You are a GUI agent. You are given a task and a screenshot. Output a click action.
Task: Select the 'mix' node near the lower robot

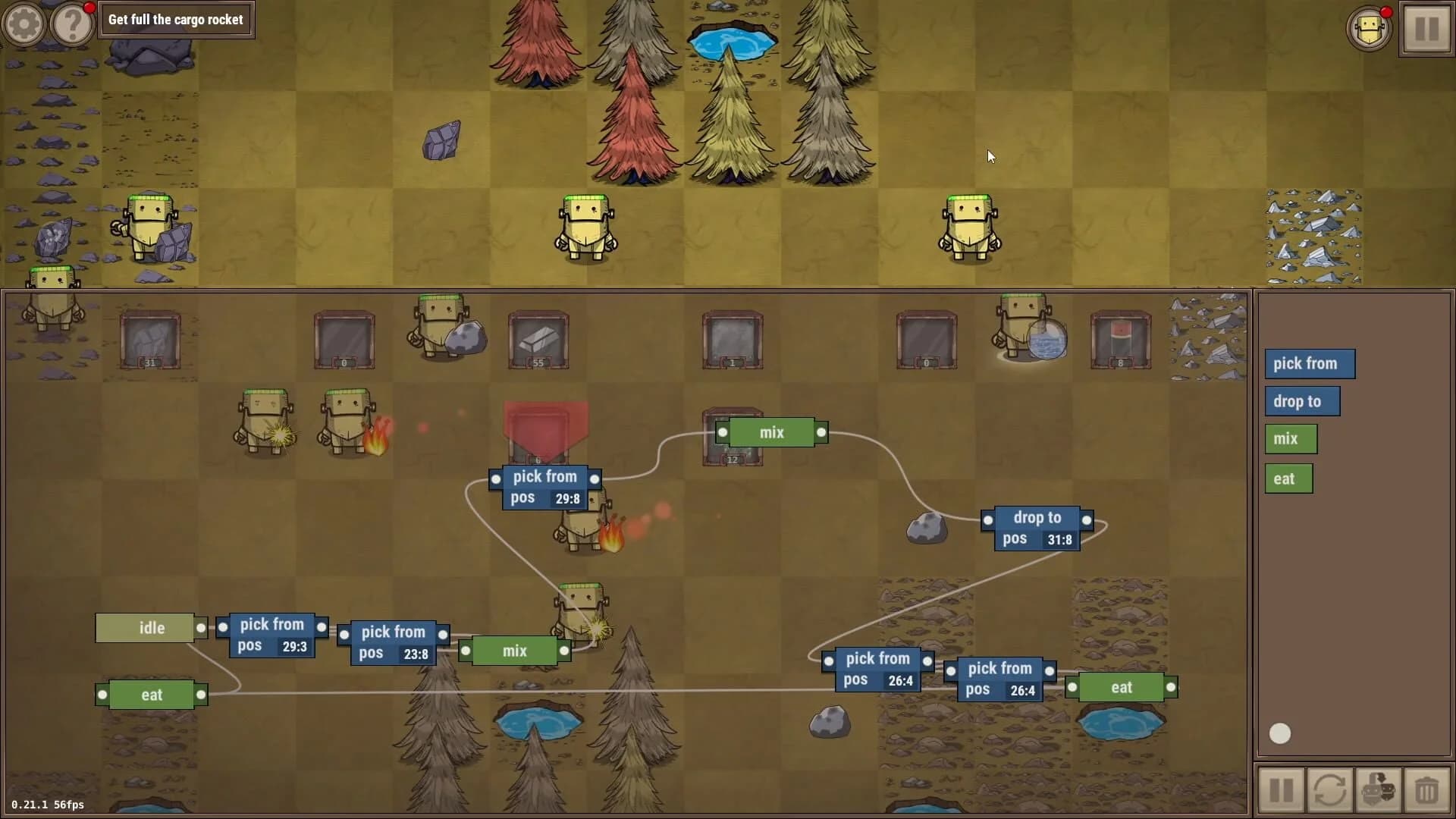514,650
